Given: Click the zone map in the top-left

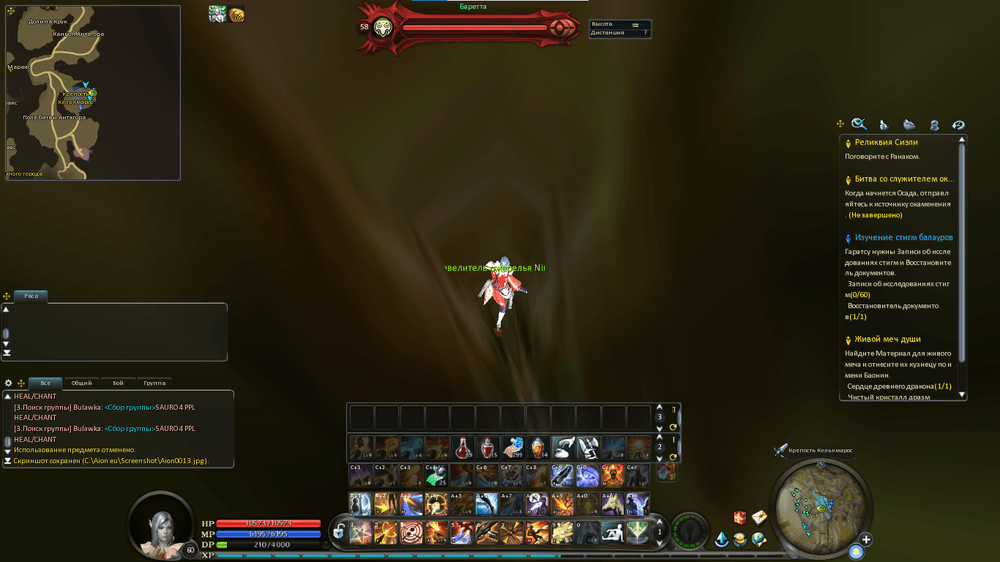Looking at the screenshot, I should pos(93,93).
